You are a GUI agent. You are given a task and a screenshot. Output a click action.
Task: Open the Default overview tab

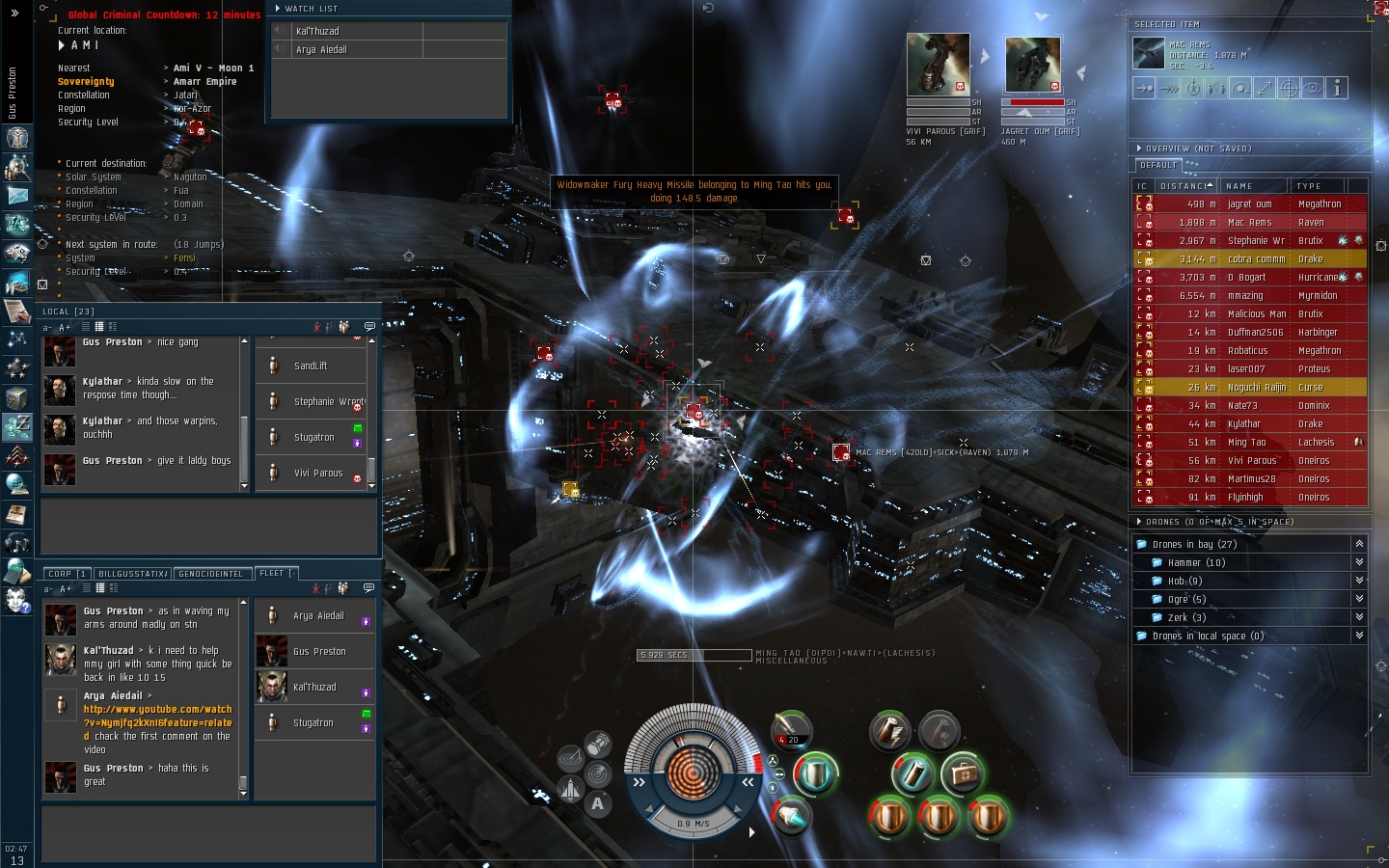pyautogui.click(x=1158, y=166)
